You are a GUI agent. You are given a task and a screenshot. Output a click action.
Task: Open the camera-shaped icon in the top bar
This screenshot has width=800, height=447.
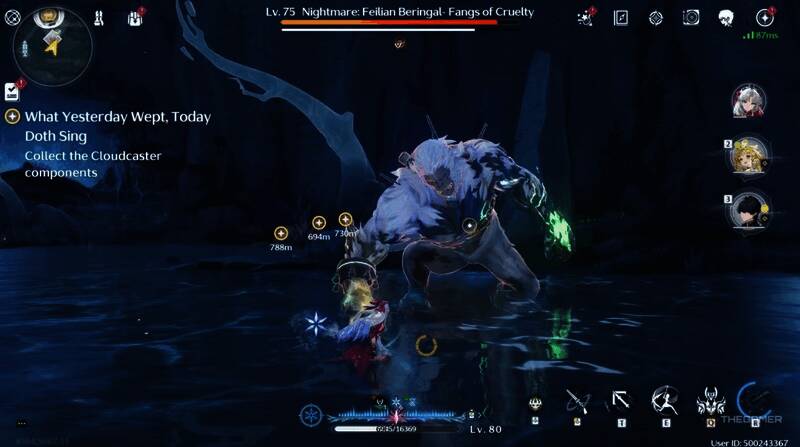(x=691, y=17)
